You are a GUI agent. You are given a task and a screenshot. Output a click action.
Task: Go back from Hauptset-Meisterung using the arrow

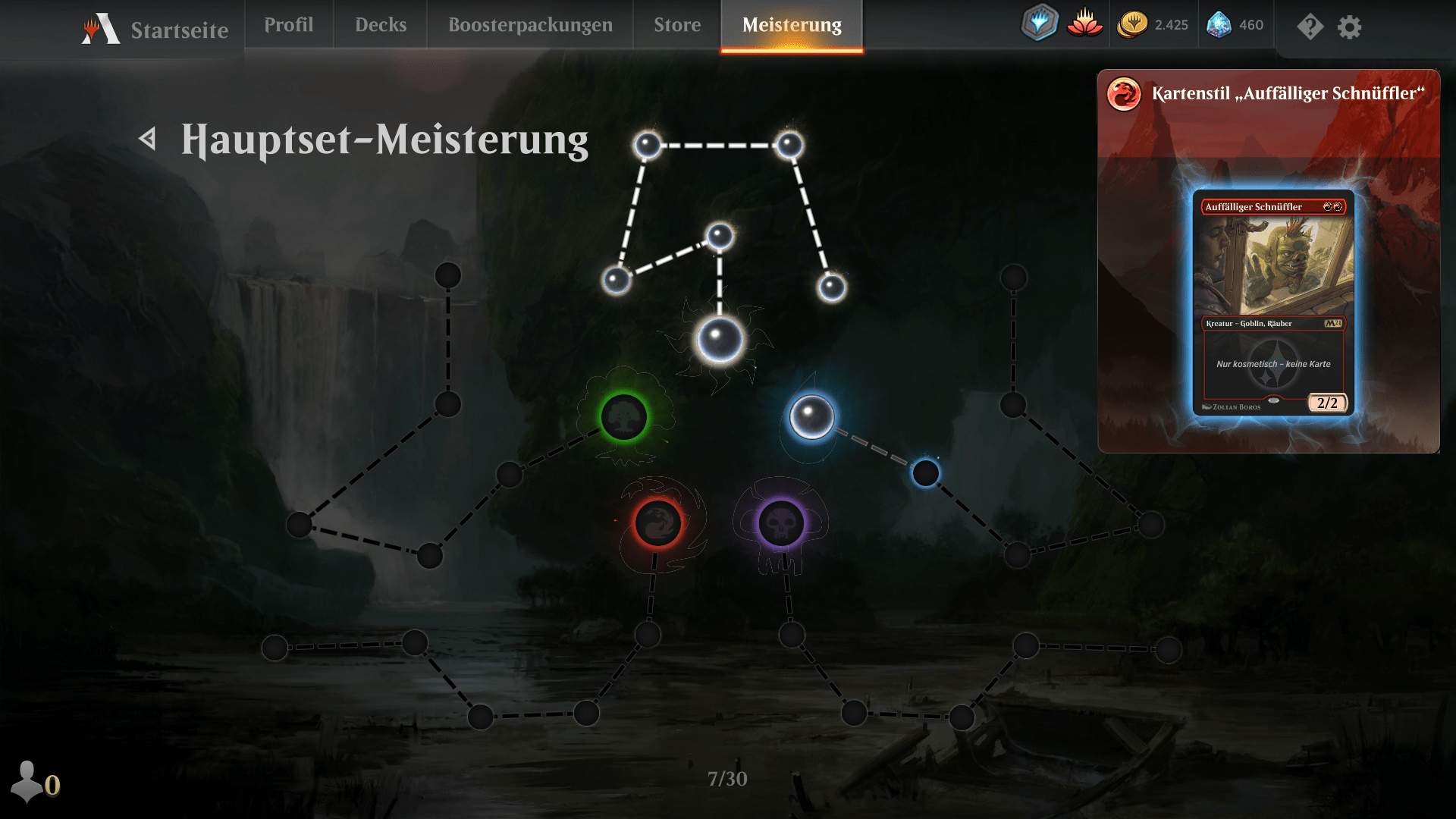(148, 139)
